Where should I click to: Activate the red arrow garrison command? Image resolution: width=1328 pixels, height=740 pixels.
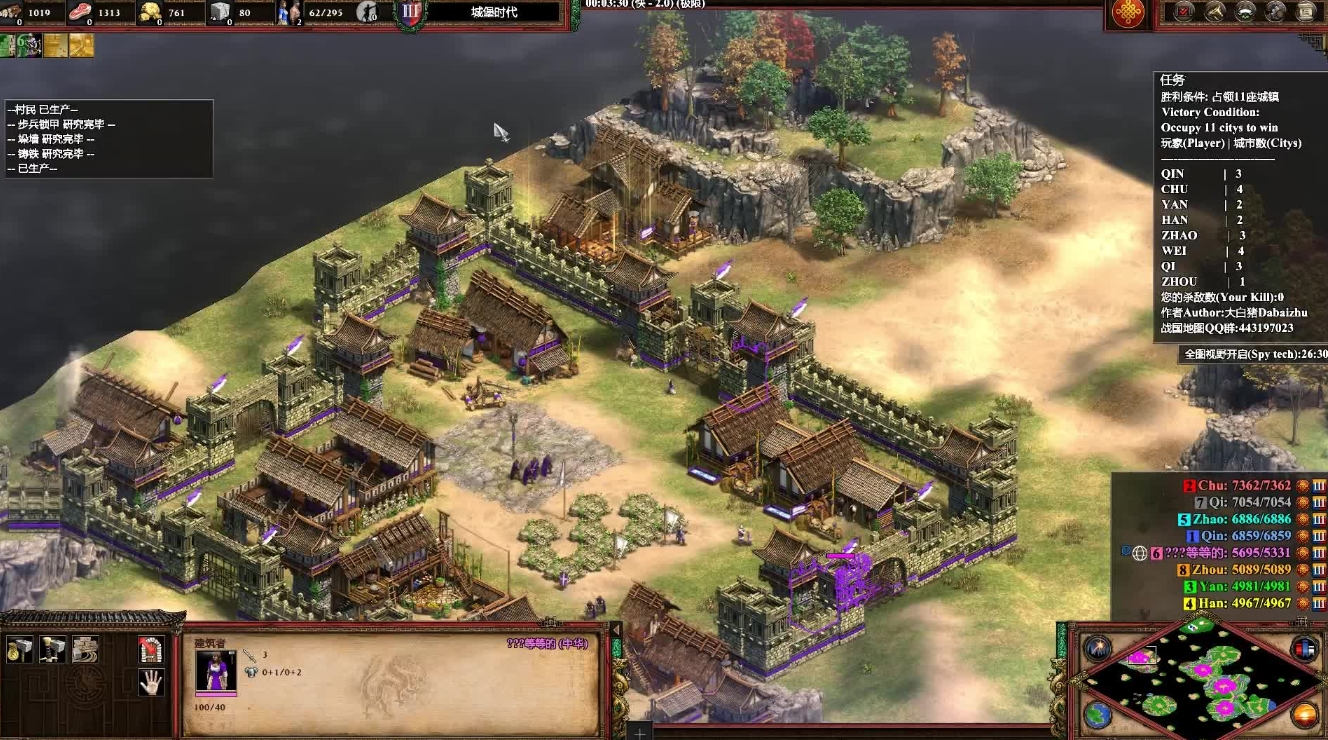click(151, 650)
